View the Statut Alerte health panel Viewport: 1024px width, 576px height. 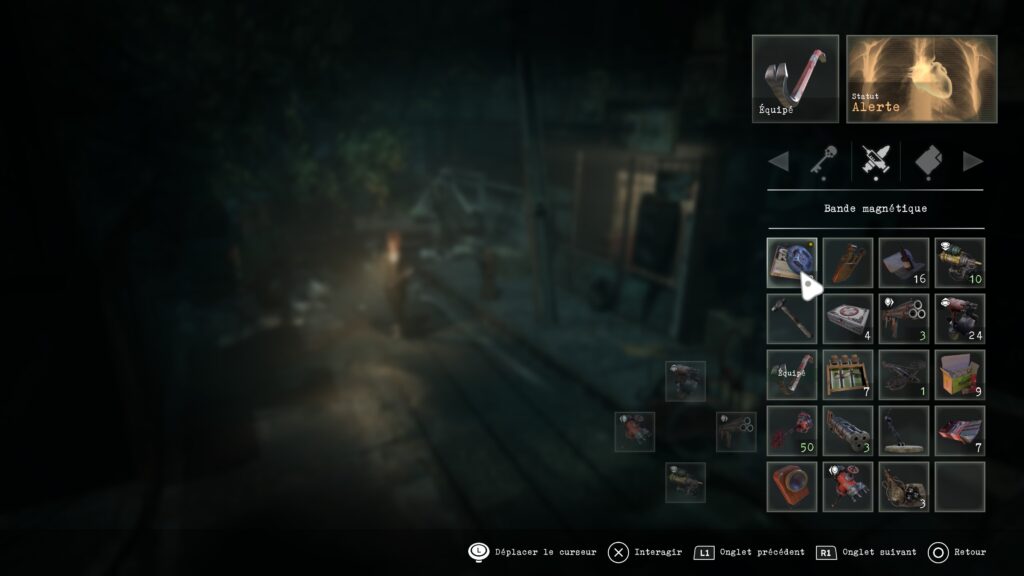921,79
